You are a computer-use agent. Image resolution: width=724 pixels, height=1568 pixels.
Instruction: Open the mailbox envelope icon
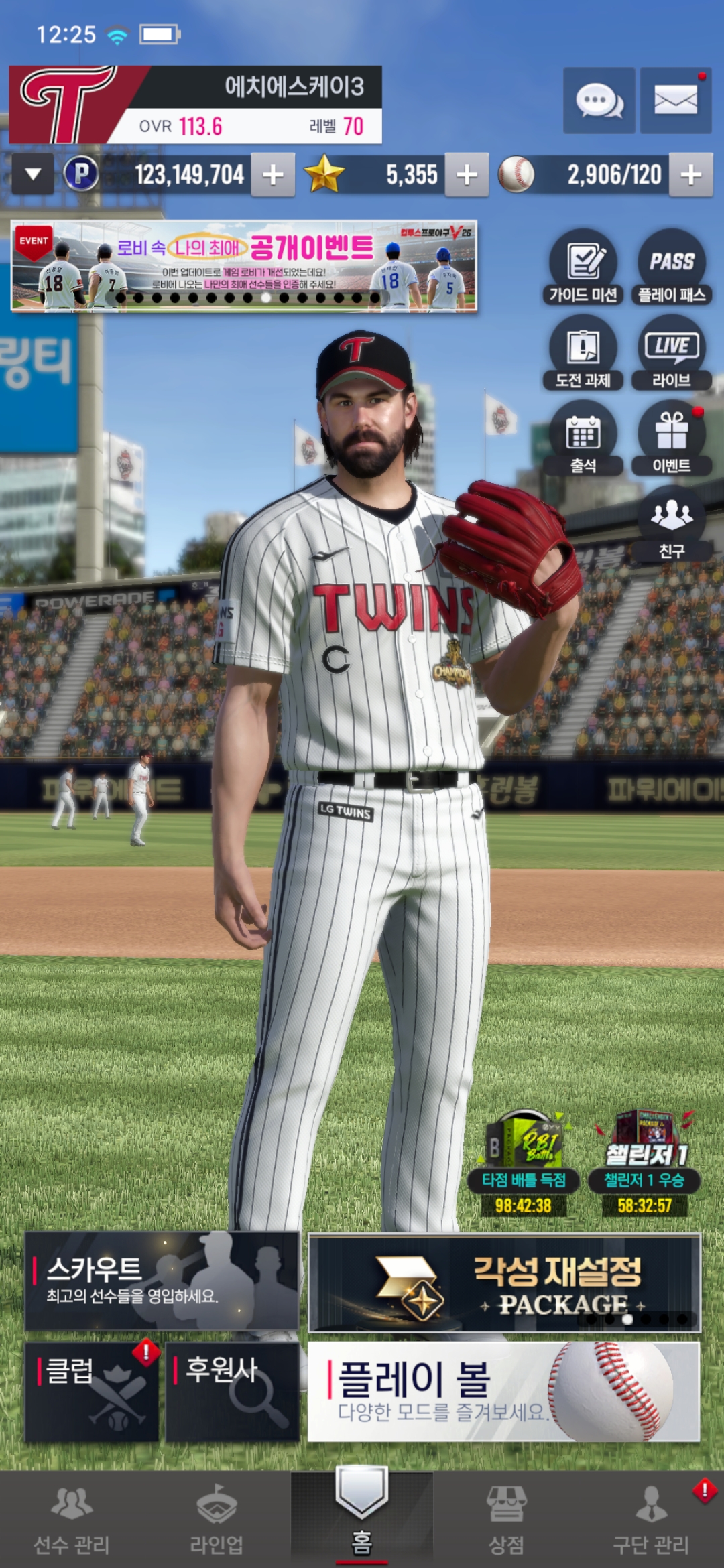coord(675,101)
